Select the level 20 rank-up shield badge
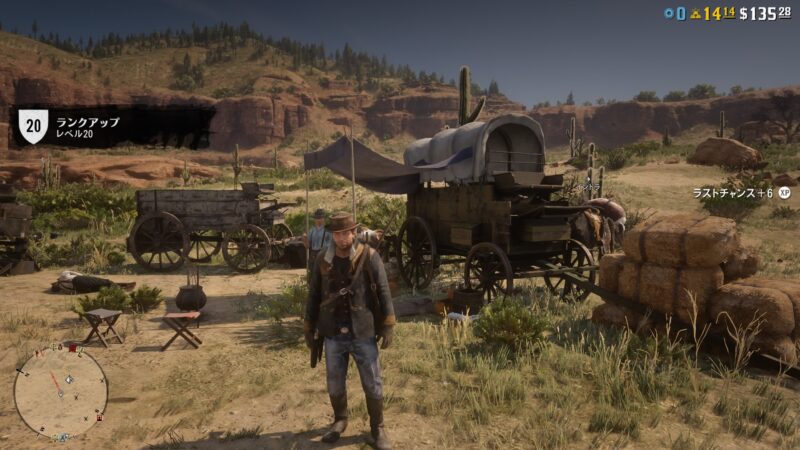 33,126
